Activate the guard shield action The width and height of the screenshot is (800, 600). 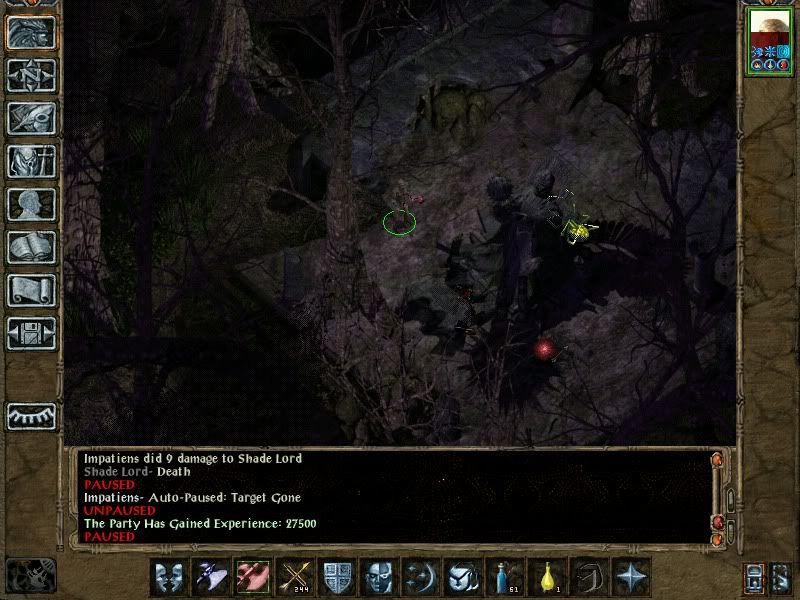click(x=337, y=578)
